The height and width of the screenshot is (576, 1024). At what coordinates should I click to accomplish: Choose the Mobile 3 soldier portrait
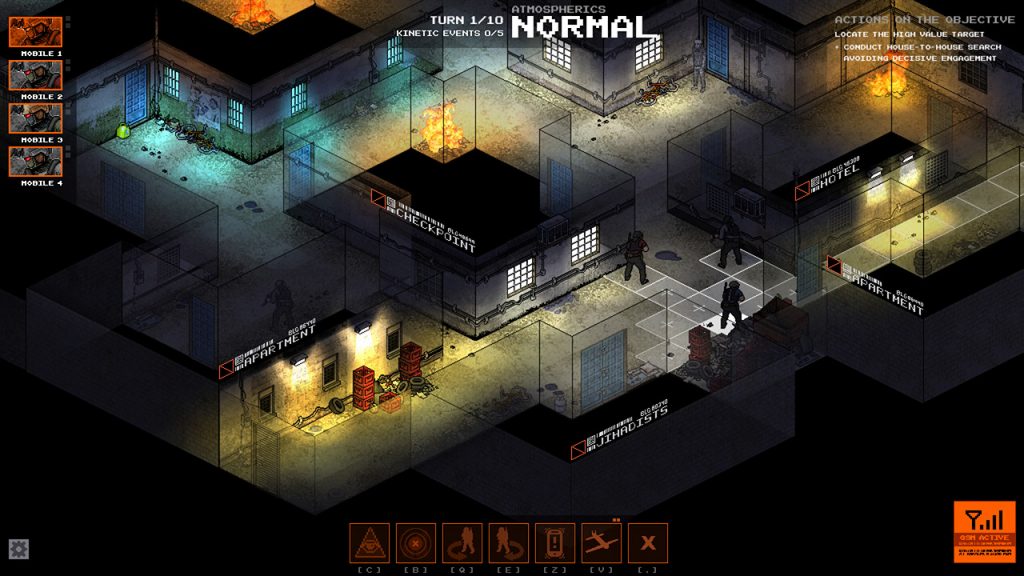(36, 118)
